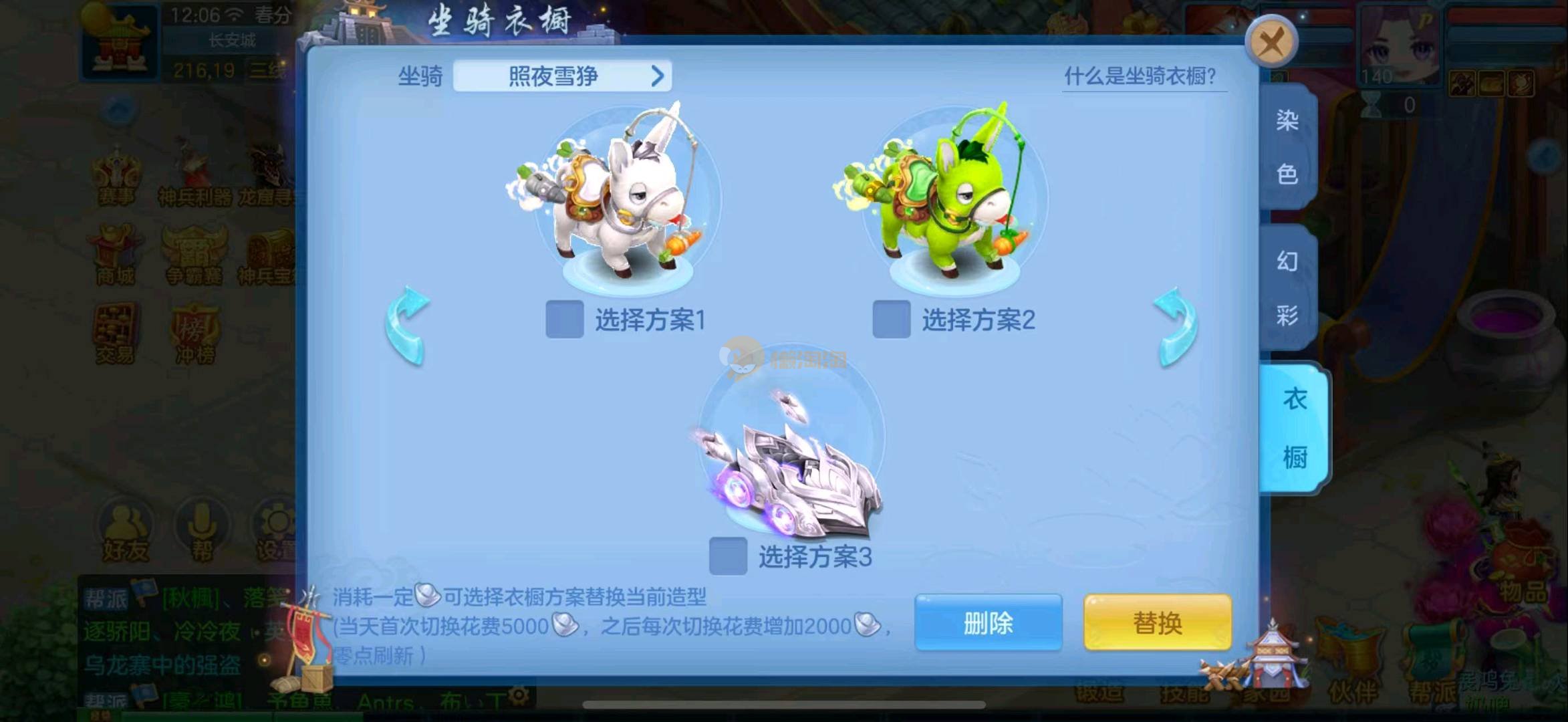The width and height of the screenshot is (1568, 722).
Task: Tick the 选择方案1 checkbox
Action: tap(565, 320)
